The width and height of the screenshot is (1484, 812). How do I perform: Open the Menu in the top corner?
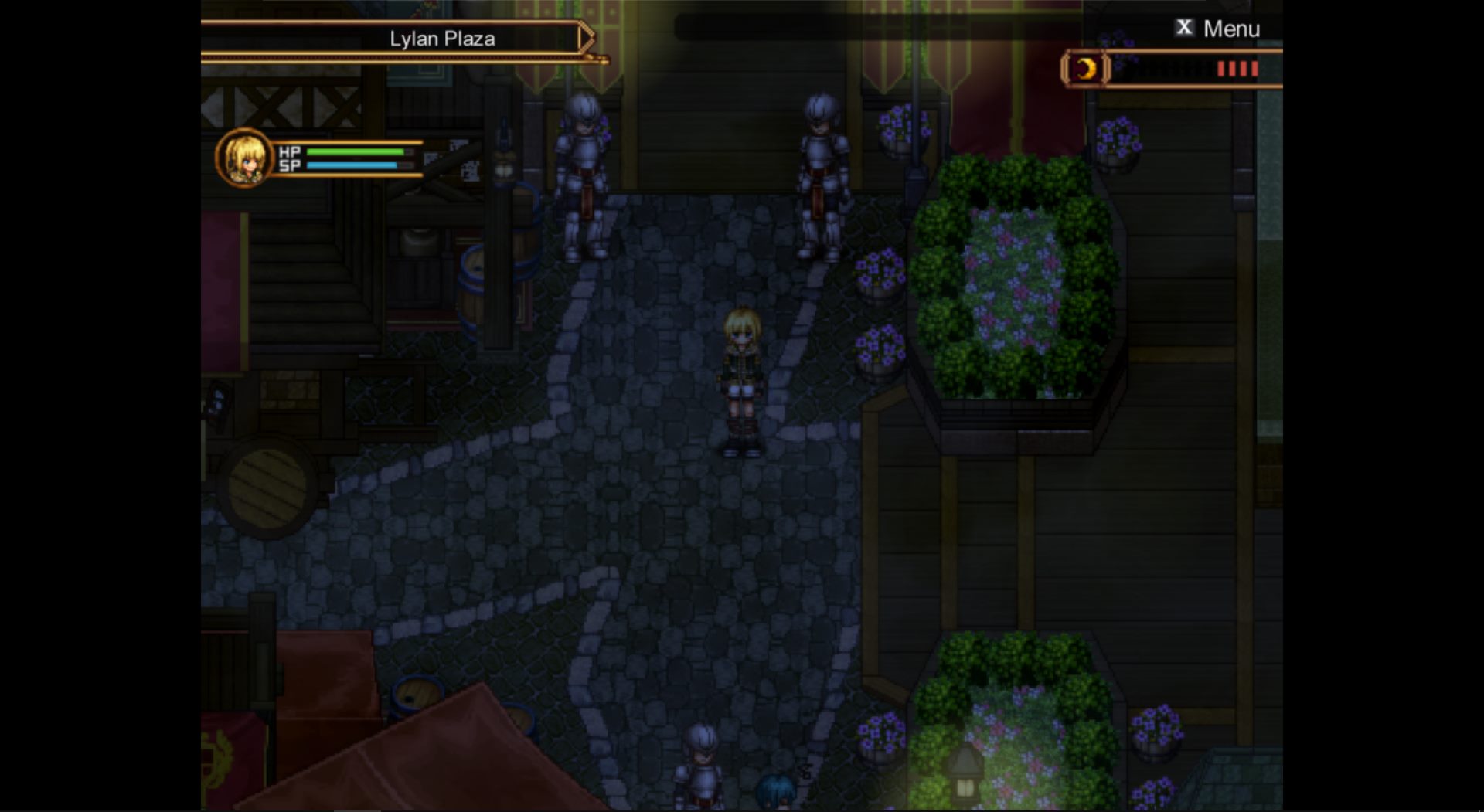[1217, 29]
